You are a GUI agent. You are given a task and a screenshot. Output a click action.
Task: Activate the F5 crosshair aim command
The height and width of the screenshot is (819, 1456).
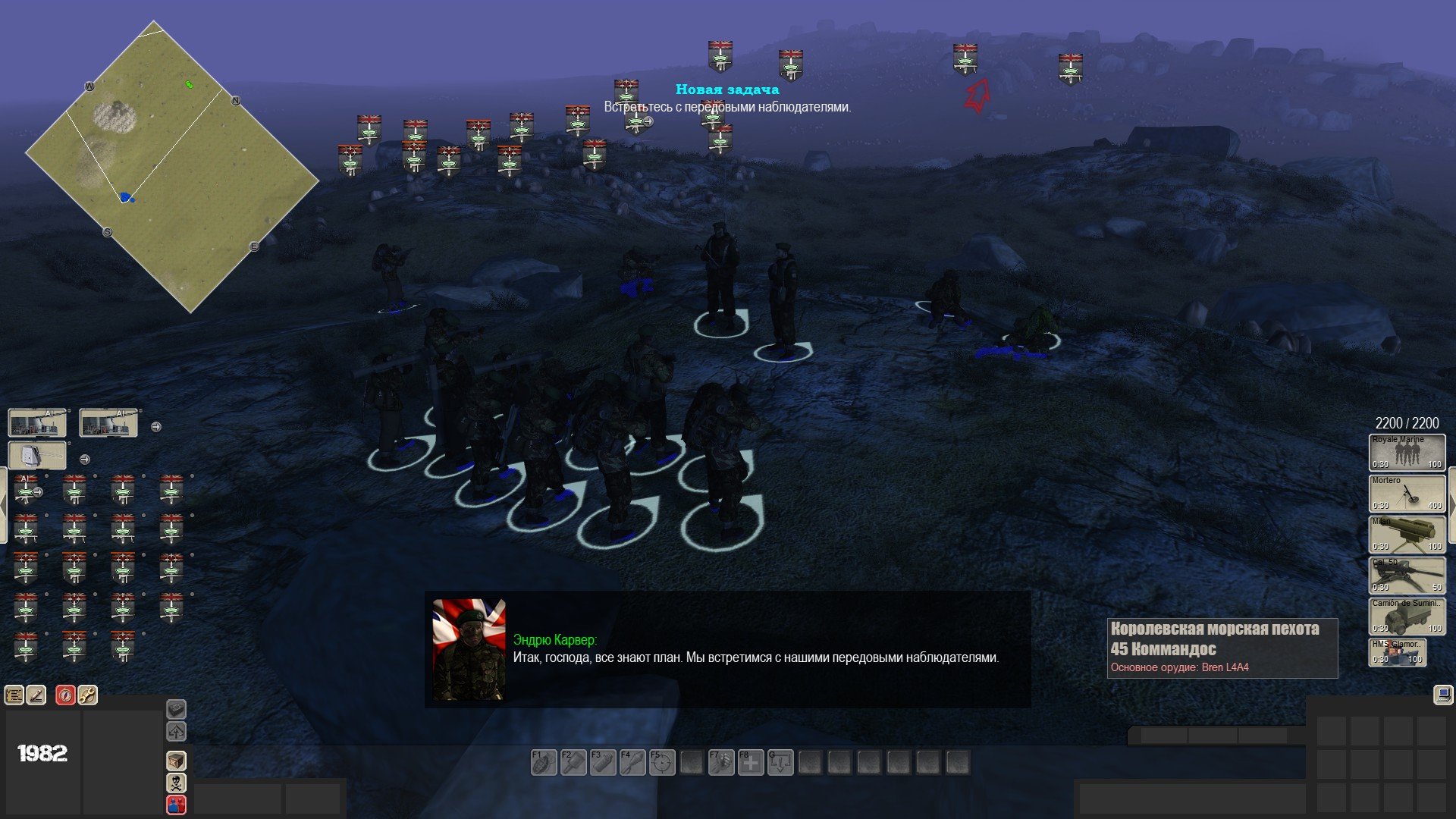pos(661,762)
